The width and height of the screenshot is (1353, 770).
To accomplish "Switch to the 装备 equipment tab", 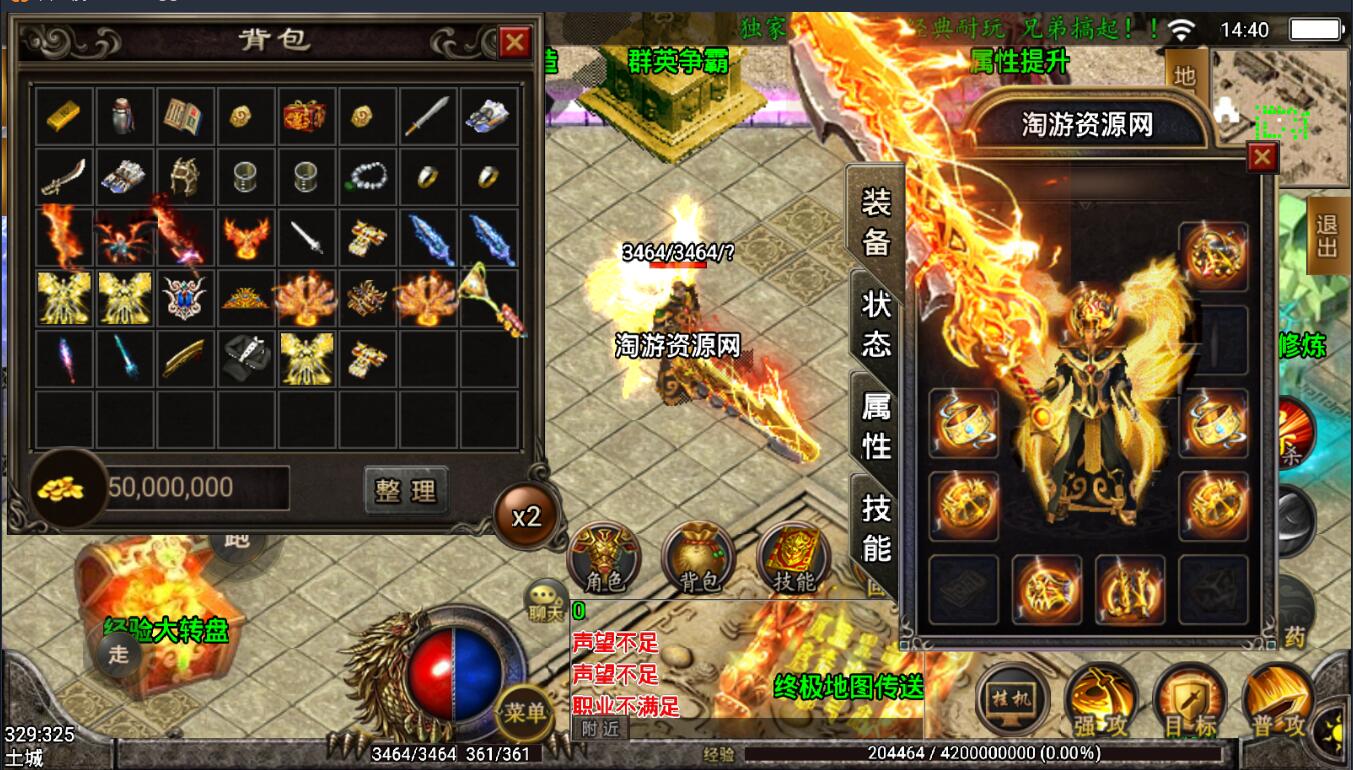I will point(875,221).
